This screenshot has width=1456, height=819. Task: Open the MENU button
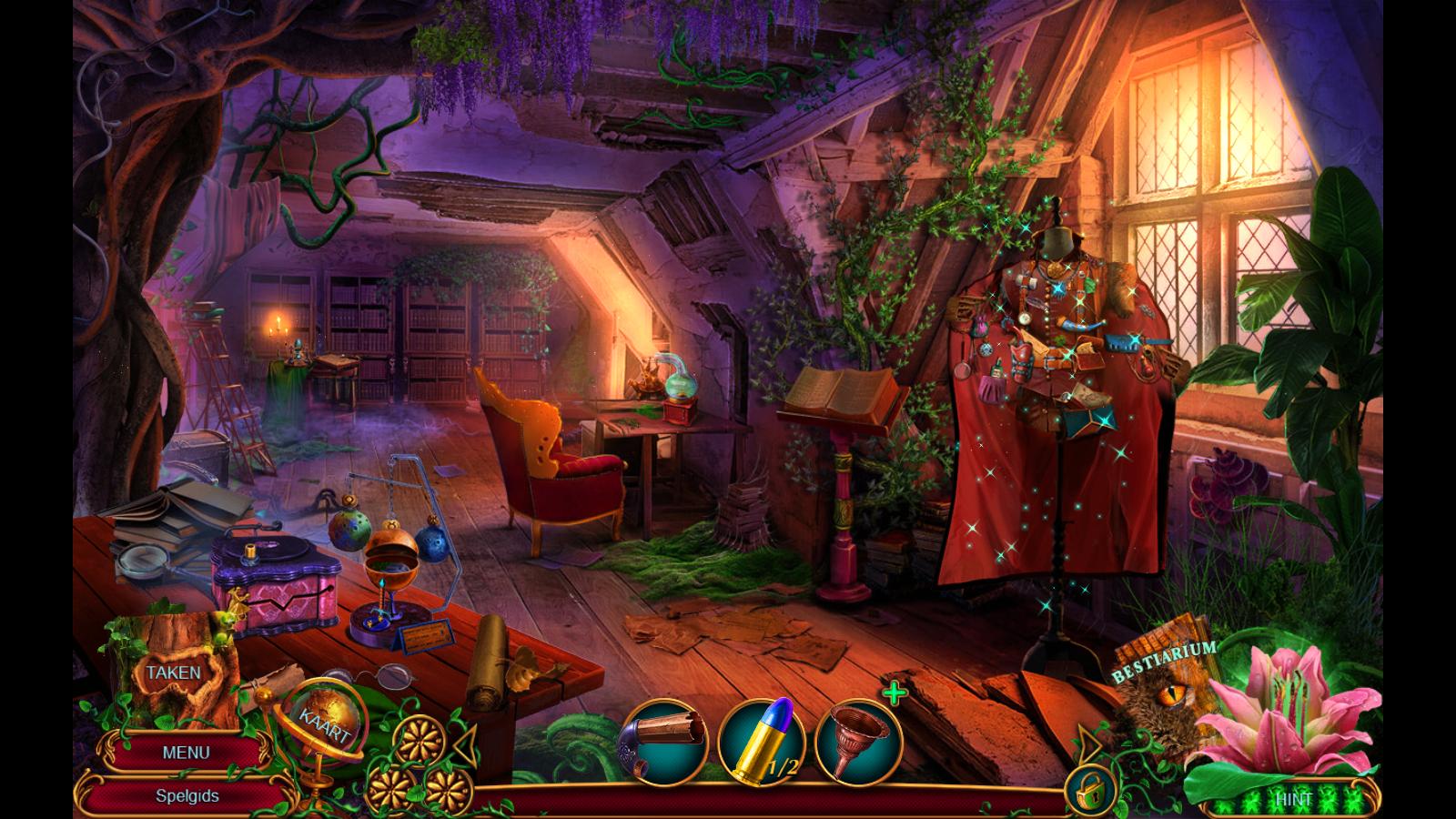coord(186,753)
